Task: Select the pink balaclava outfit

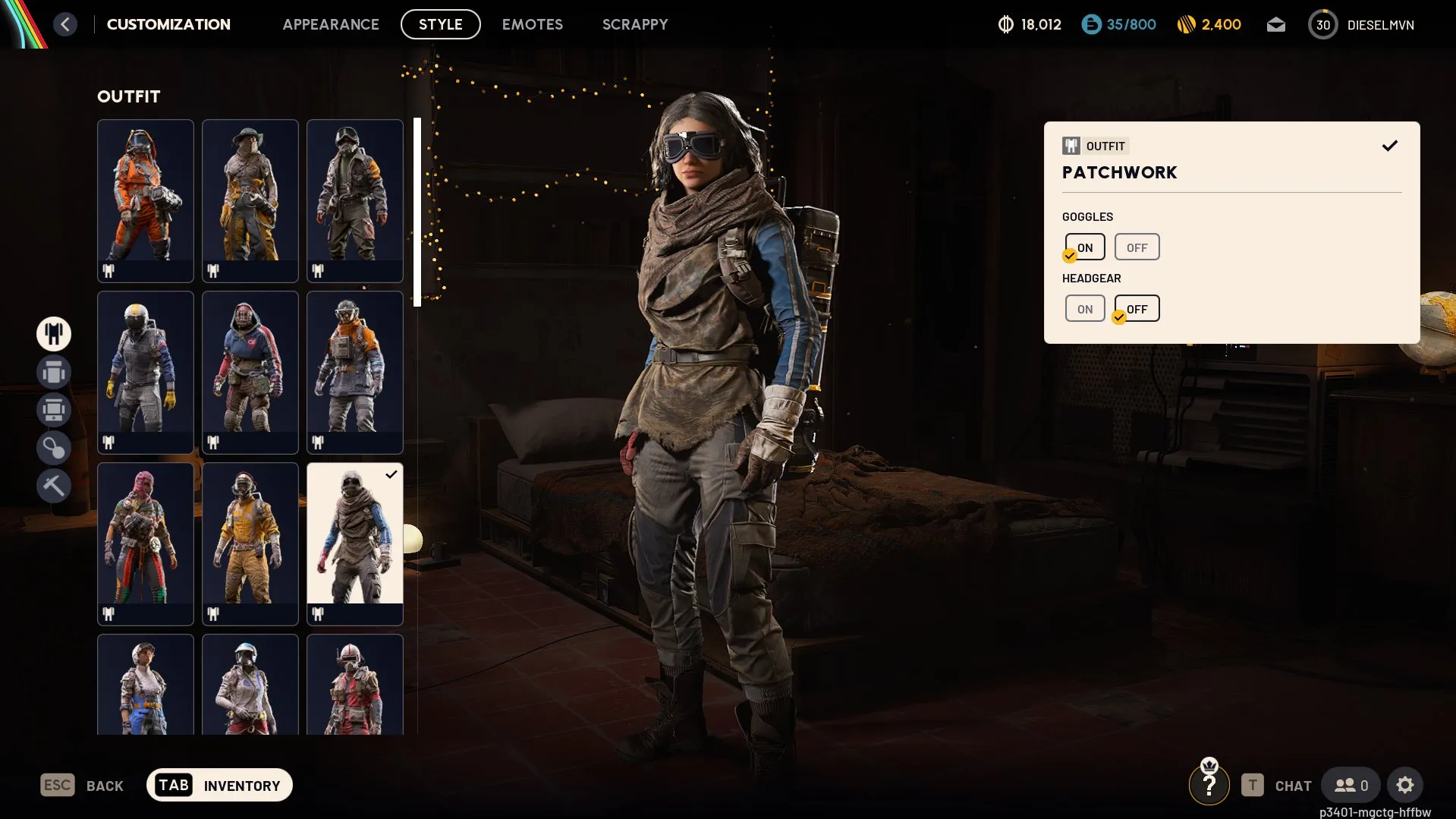Action: 146,543
